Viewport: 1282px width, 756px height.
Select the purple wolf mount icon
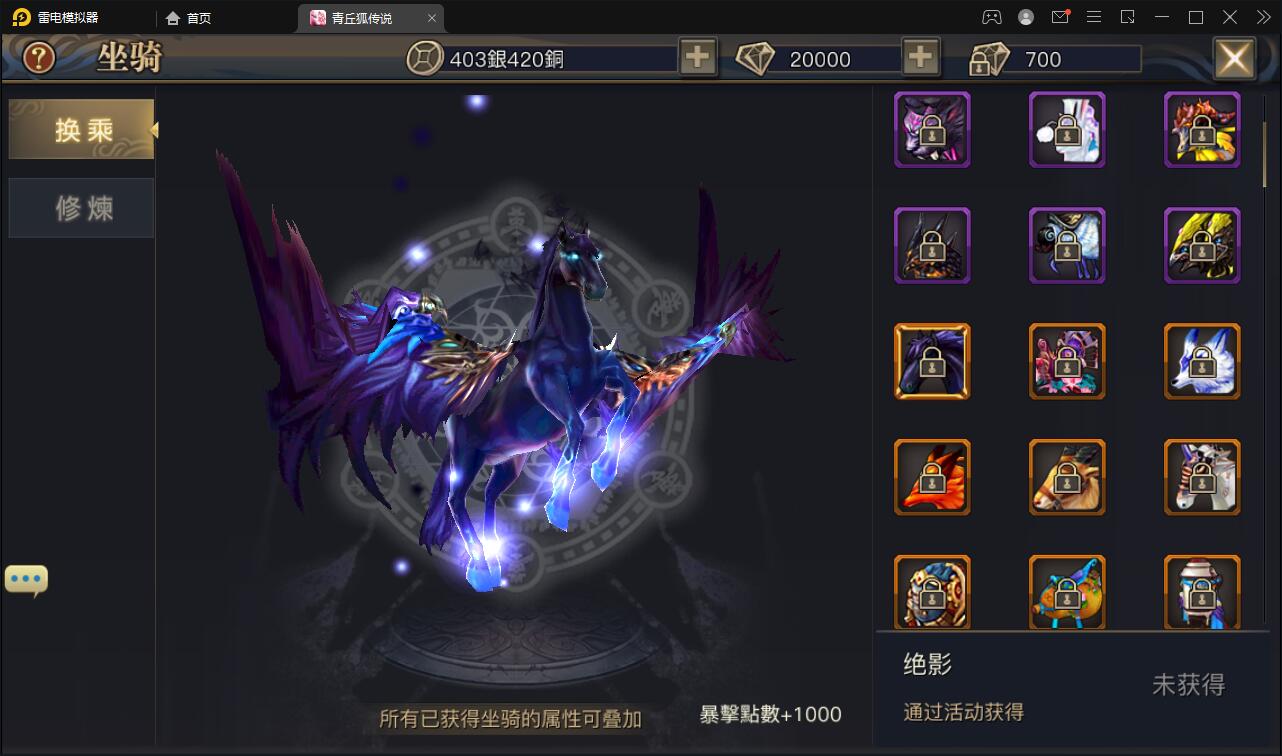[x=932, y=129]
